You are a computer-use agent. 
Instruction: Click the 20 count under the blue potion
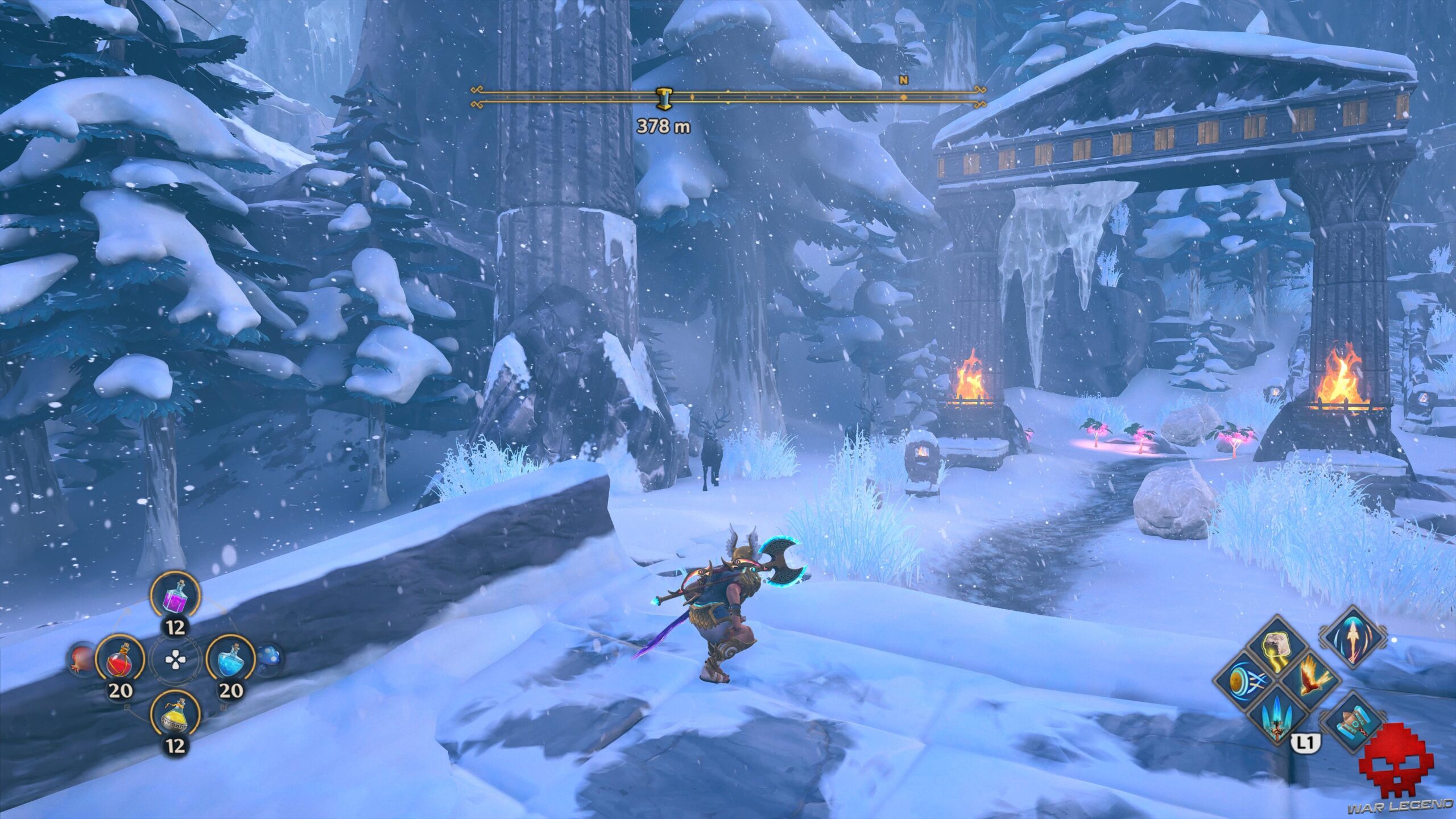click(231, 690)
